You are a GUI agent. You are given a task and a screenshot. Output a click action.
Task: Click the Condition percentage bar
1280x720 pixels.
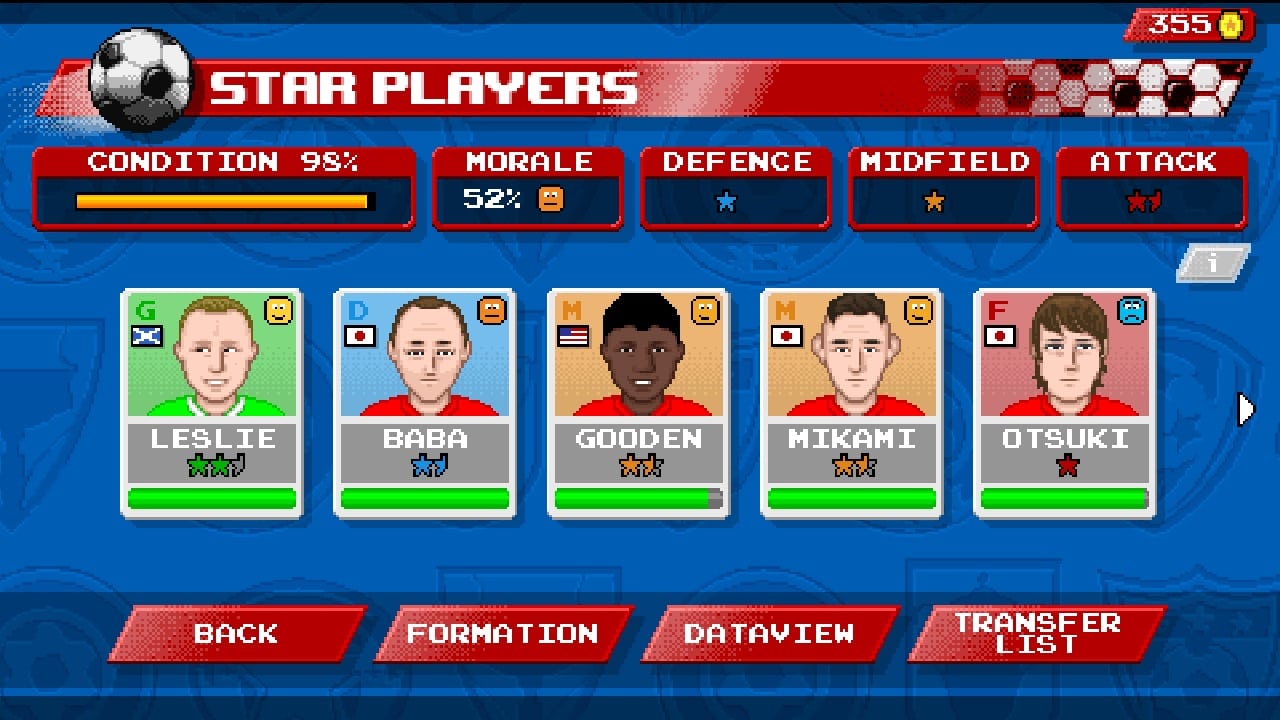pos(222,200)
